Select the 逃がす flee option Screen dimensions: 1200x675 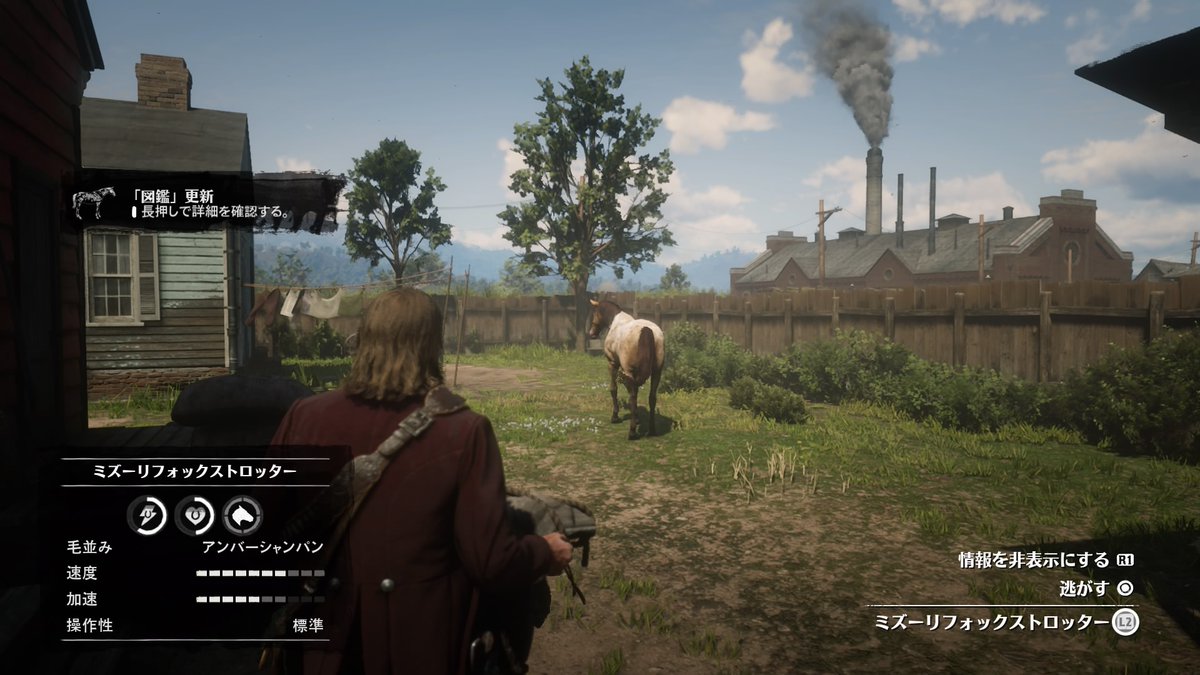pyautogui.click(x=1084, y=589)
